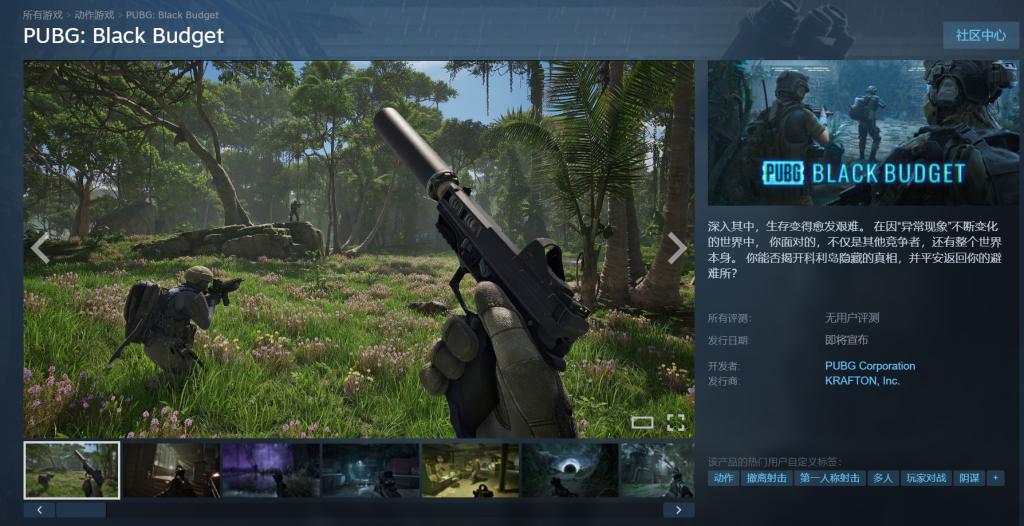Viewport: 1024px width, 526px height.
Task: Add a tag with the plus button
Action: (994, 479)
